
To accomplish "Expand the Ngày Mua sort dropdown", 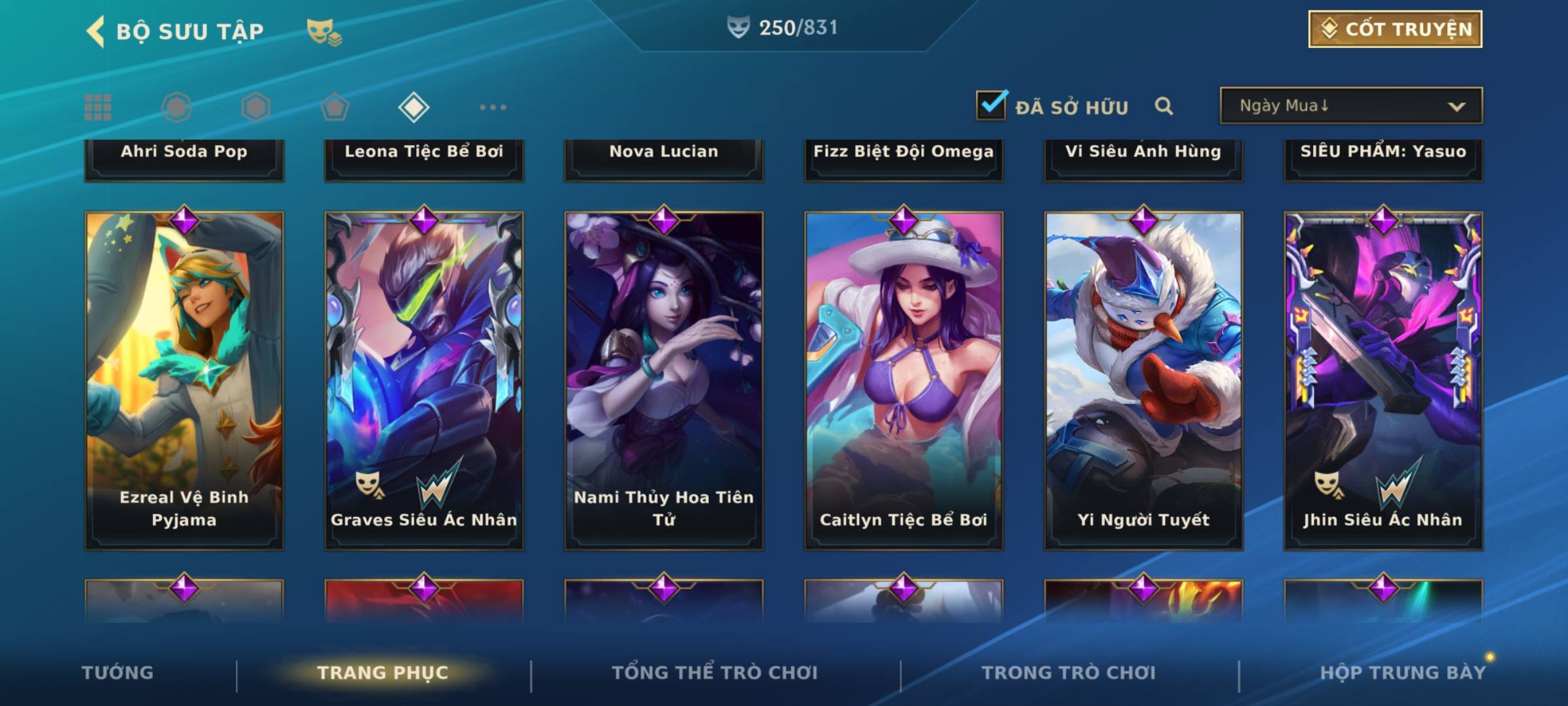I will [1350, 106].
